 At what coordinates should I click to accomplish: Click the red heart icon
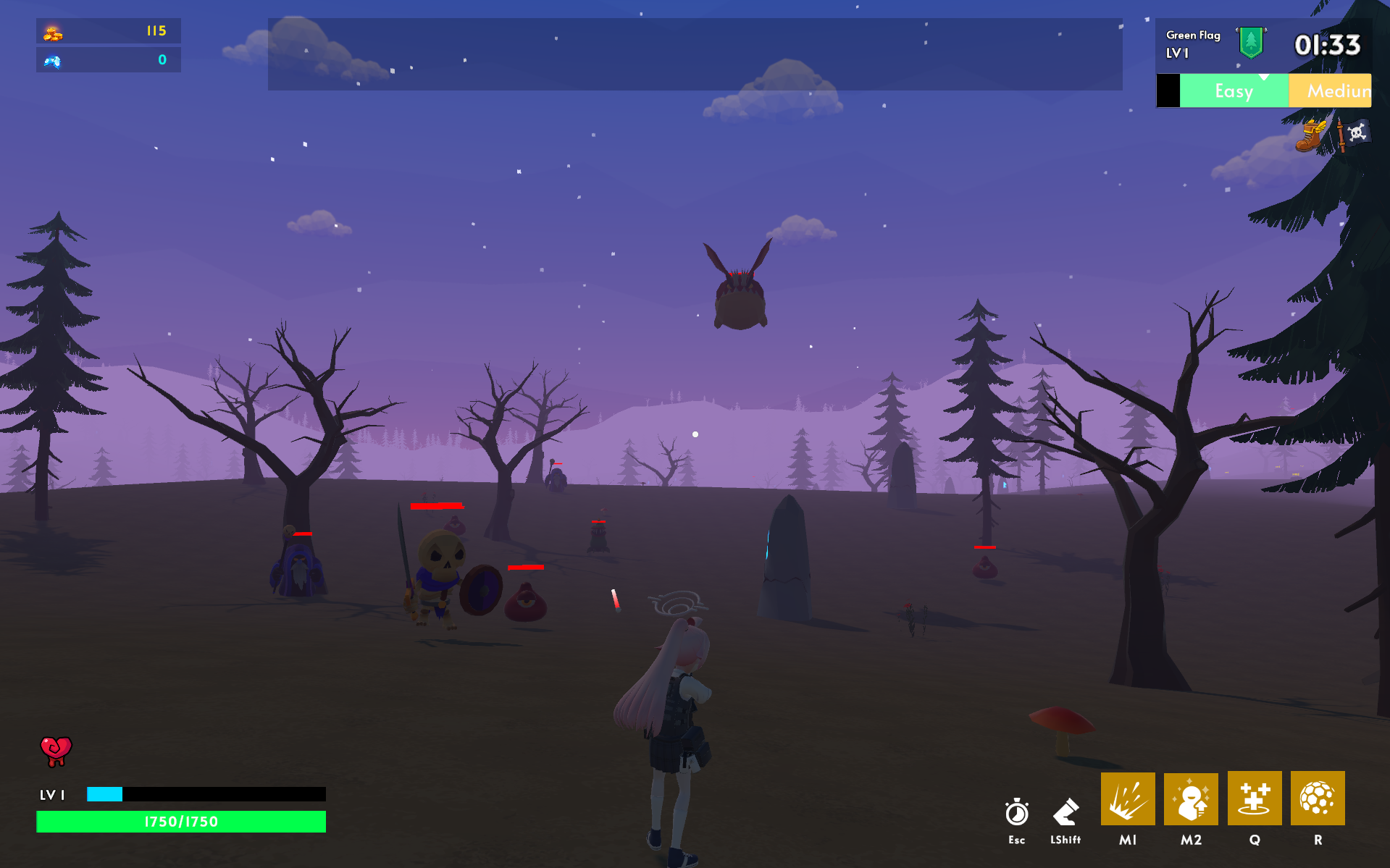pyautogui.click(x=56, y=751)
